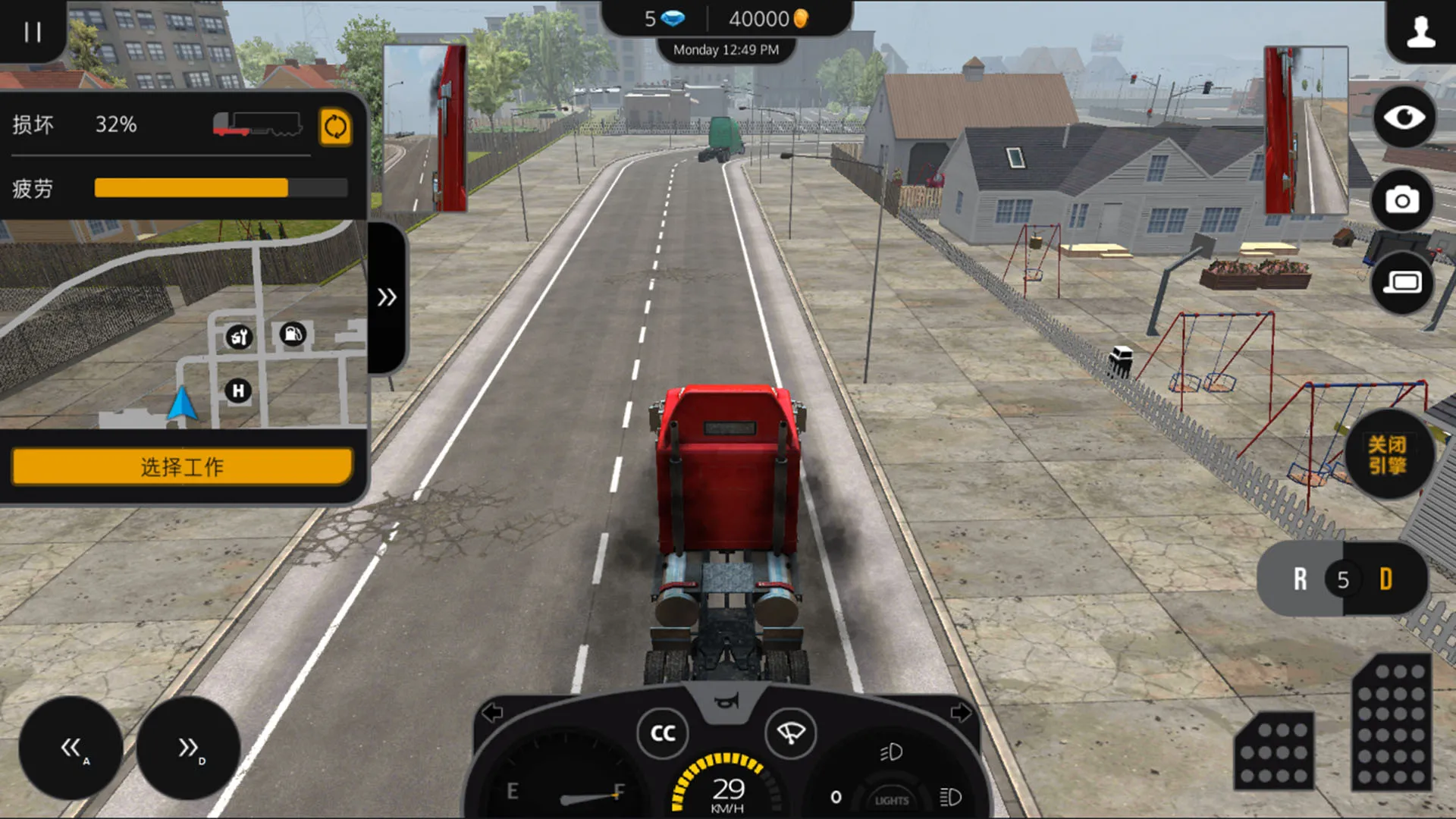Image resolution: width=1456 pixels, height=819 pixels.
Task: Turn off the engine with 关闭引擎
Action: 1387,455
